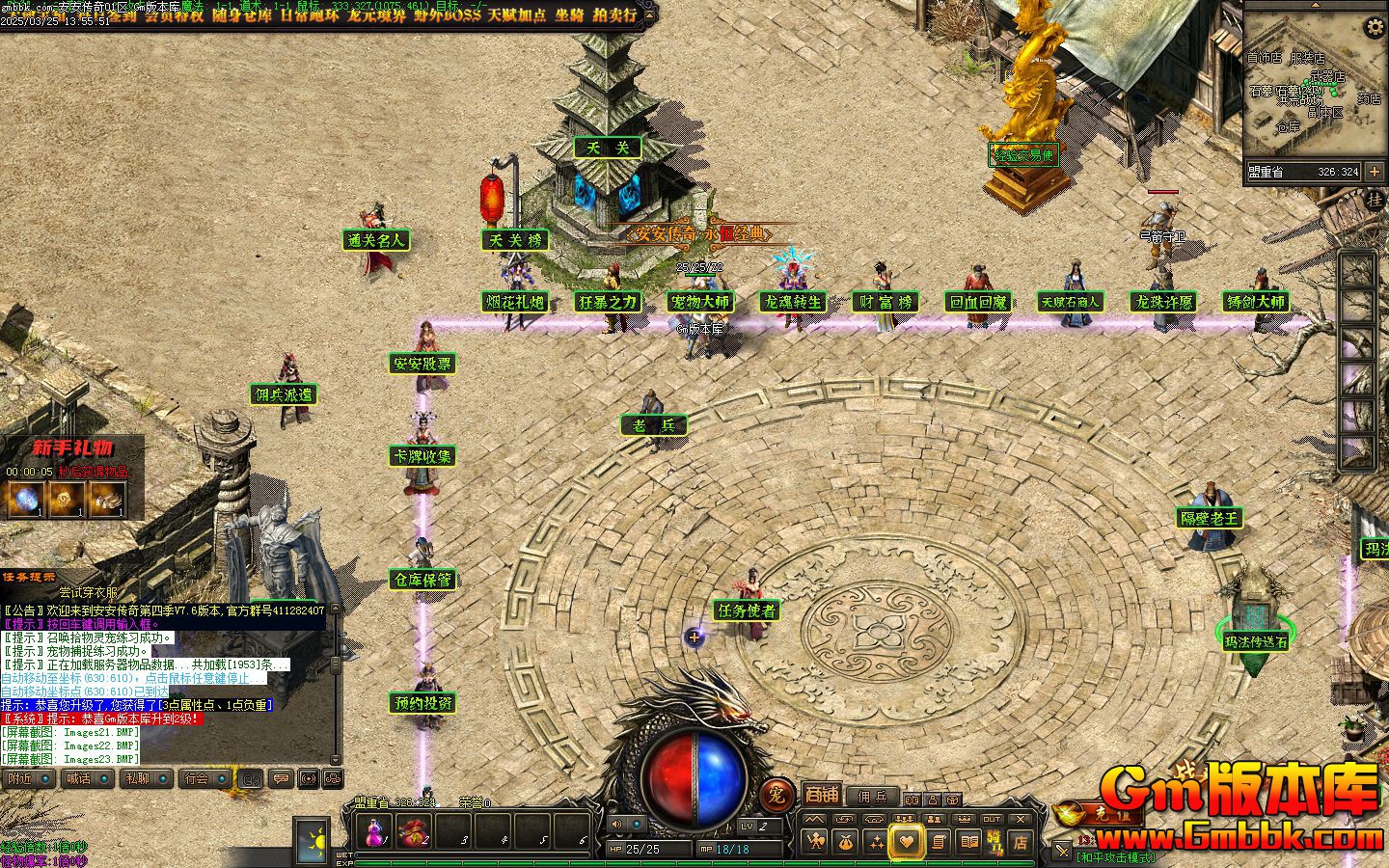Expand the minimap with the plus button
The width and height of the screenshot is (1389, 868).
[1375, 172]
